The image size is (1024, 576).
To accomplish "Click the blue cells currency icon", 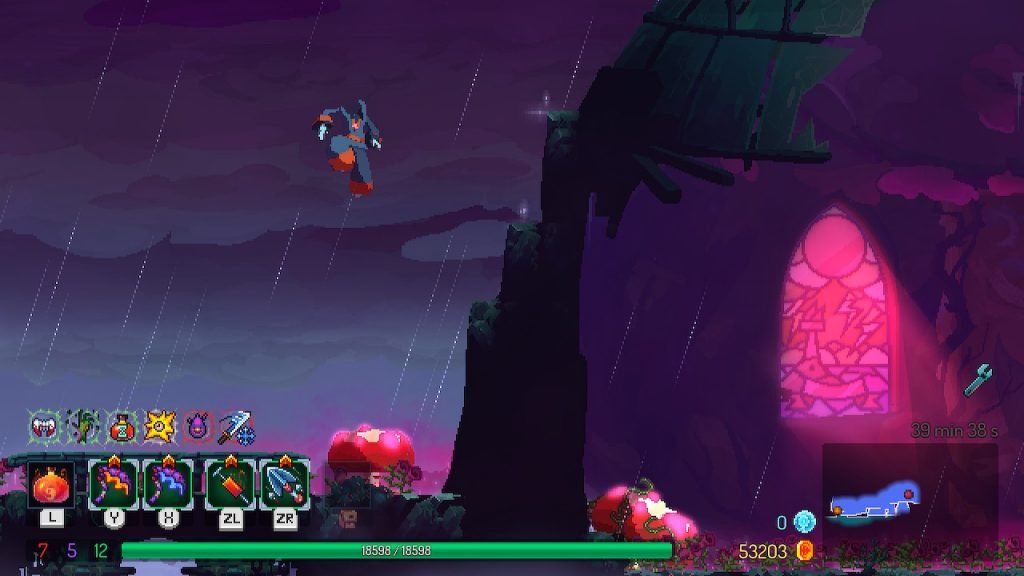I will pos(805,522).
